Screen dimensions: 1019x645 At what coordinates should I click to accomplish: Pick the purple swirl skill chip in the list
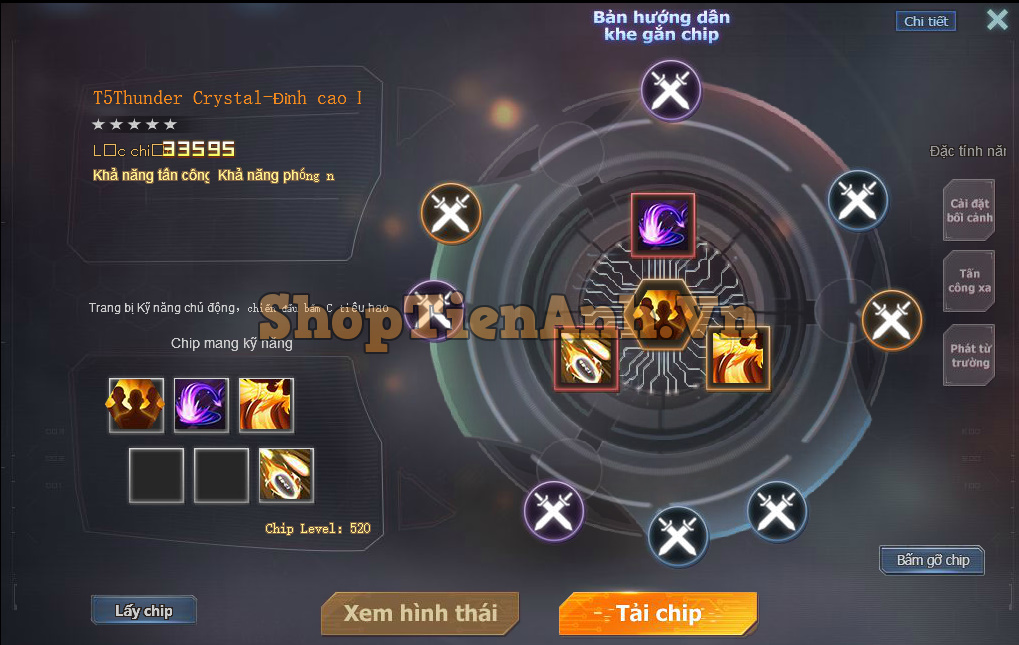coord(201,405)
